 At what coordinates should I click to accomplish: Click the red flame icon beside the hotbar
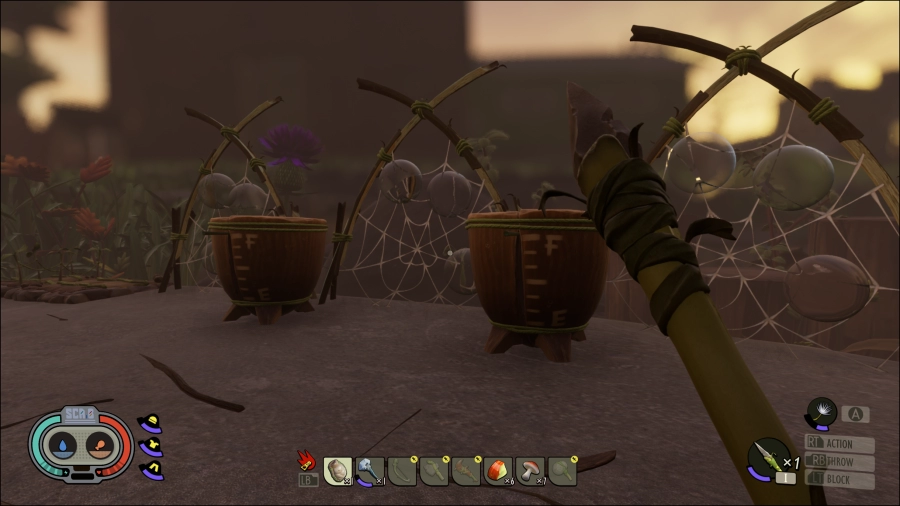(x=306, y=460)
